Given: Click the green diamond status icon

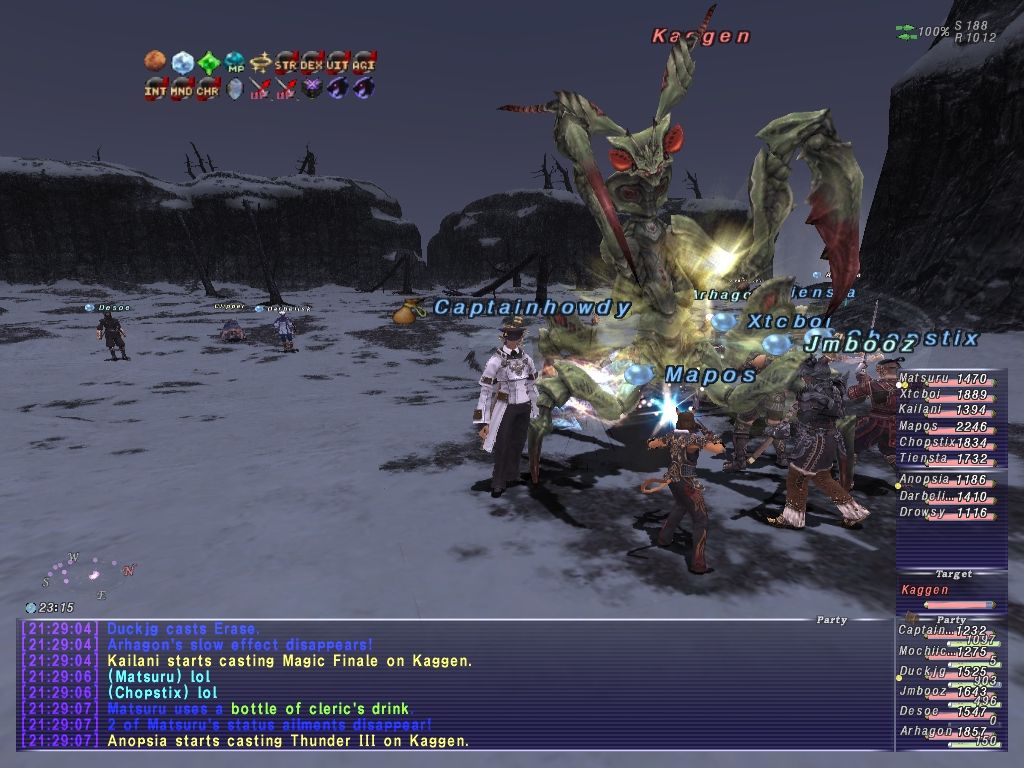Looking at the screenshot, I should click(x=208, y=62).
